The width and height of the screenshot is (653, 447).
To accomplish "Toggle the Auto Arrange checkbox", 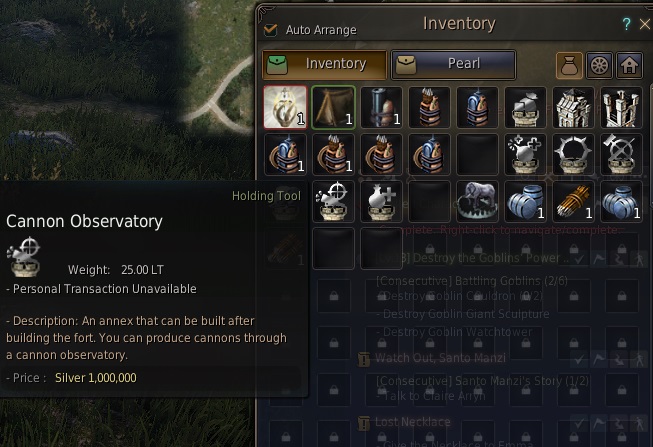I will 270,30.
